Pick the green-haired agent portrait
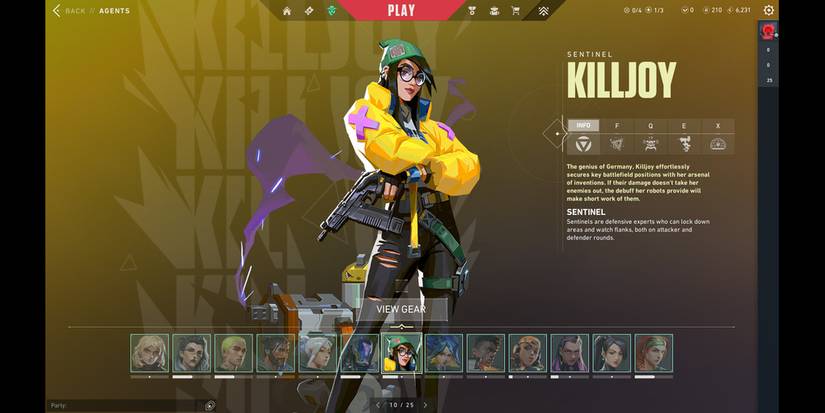This screenshot has height=413, width=825. [233, 353]
